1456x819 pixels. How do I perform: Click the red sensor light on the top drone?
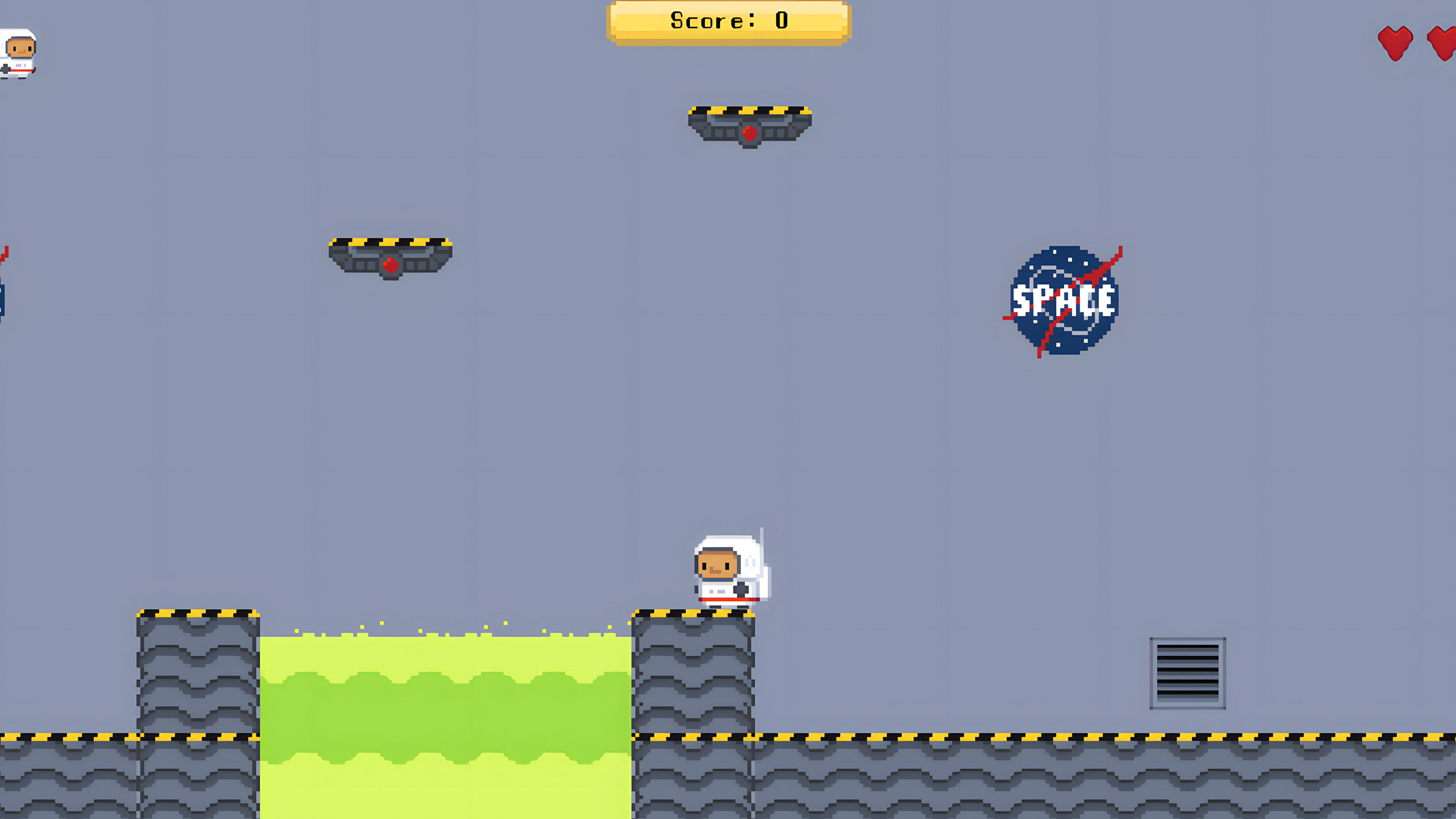(750, 134)
